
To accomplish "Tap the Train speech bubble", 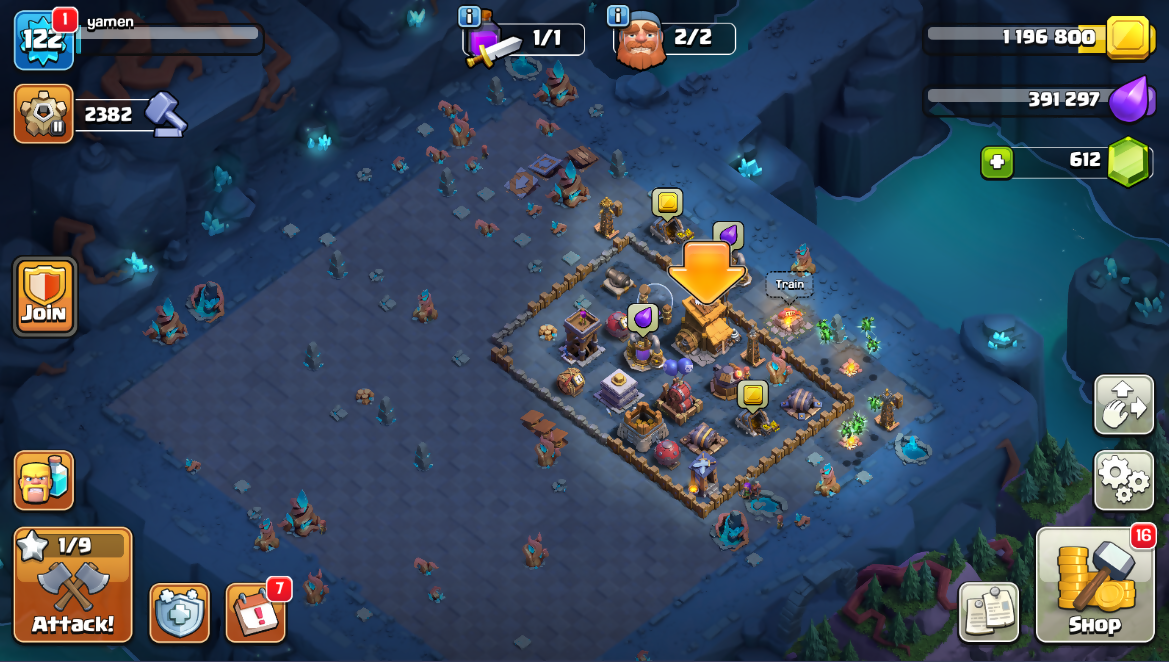I will point(789,285).
